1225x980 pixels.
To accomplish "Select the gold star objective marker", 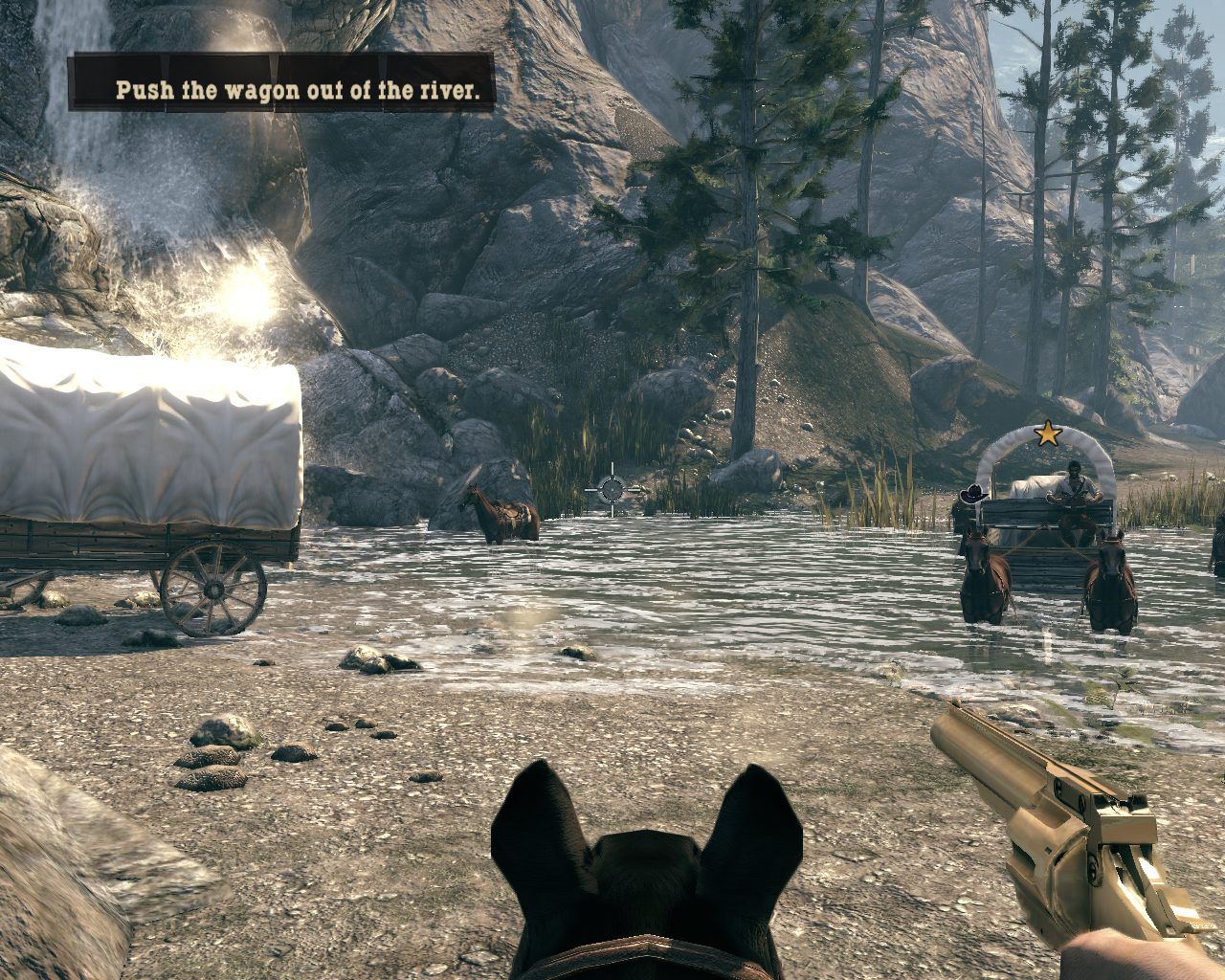I will click(x=1049, y=434).
